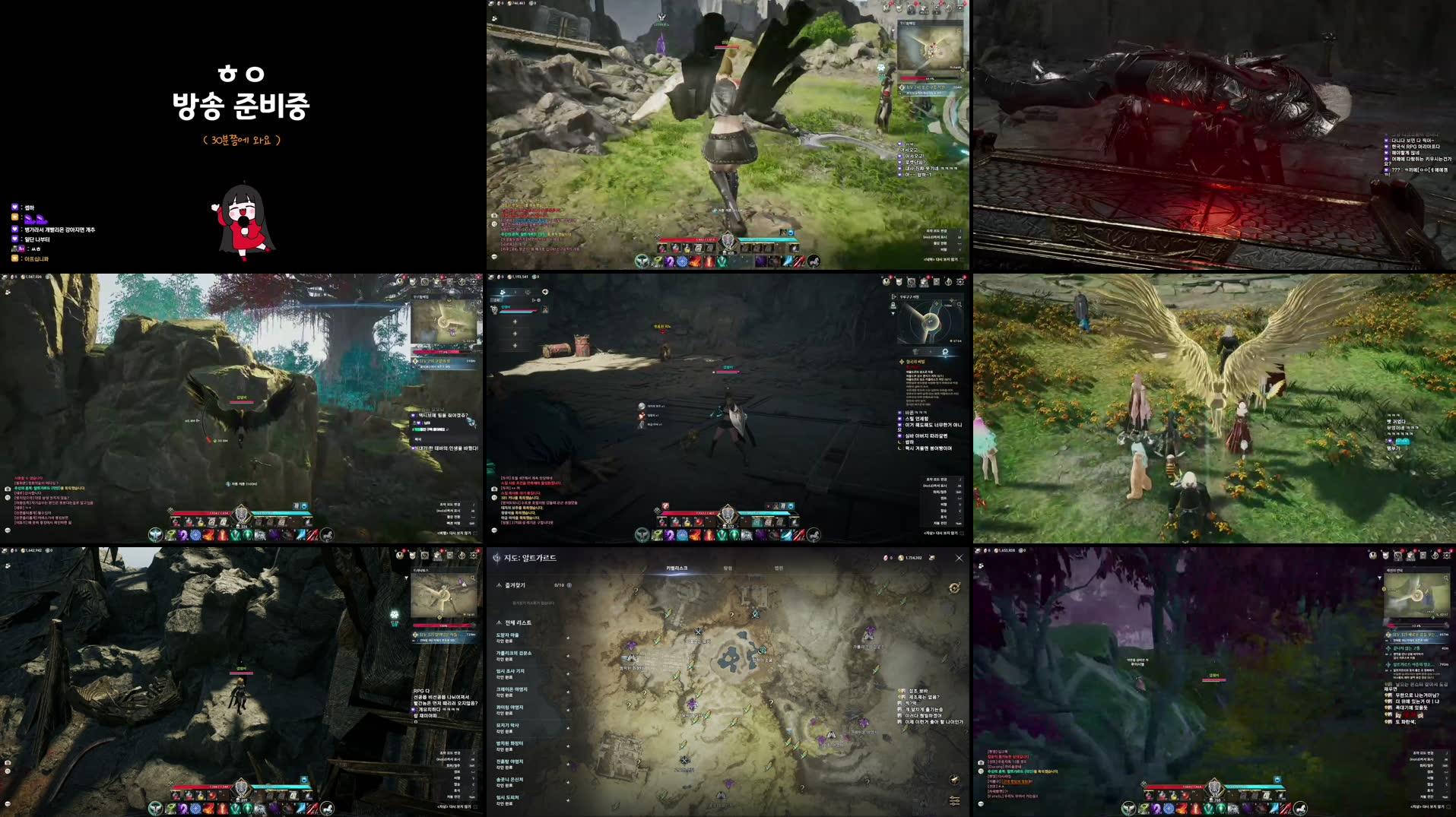This screenshot has height=817, width=1456.
Task: Toggle the favorite star next to 가롤리크의 검문소
Action: [568, 657]
